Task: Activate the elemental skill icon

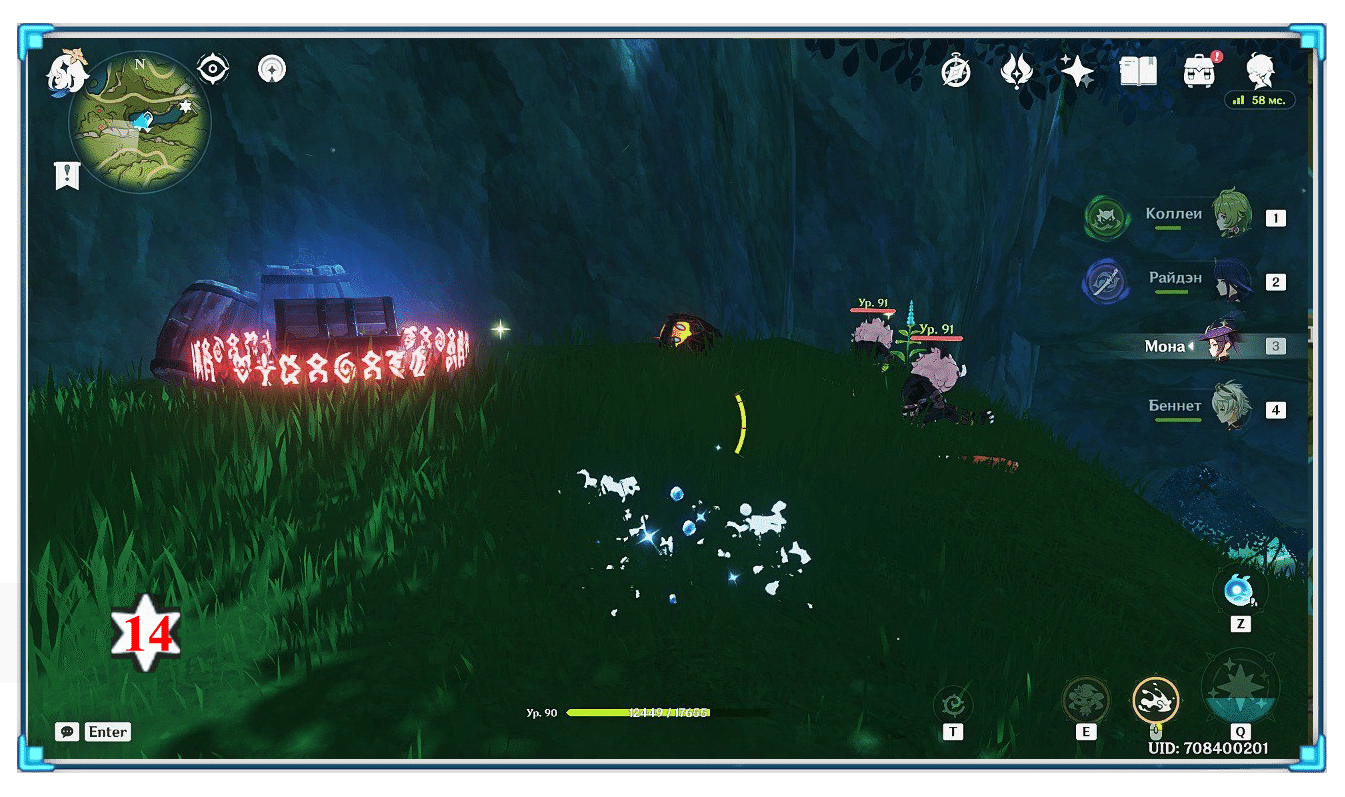Action: point(1085,700)
